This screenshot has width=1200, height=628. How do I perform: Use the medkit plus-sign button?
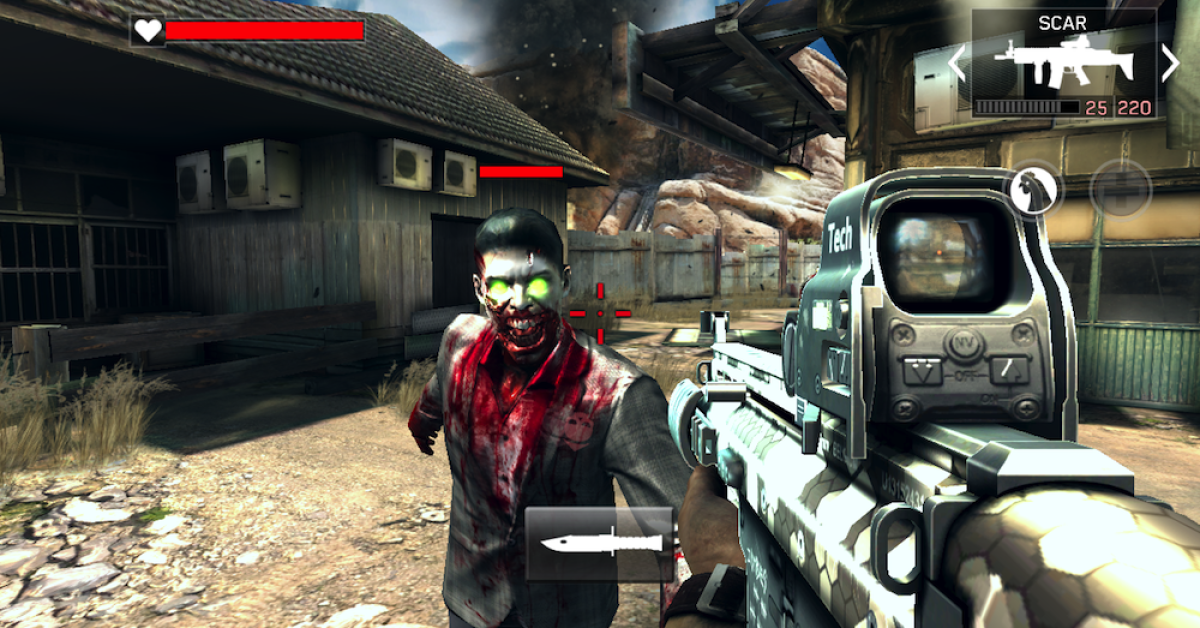(1120, 188)
